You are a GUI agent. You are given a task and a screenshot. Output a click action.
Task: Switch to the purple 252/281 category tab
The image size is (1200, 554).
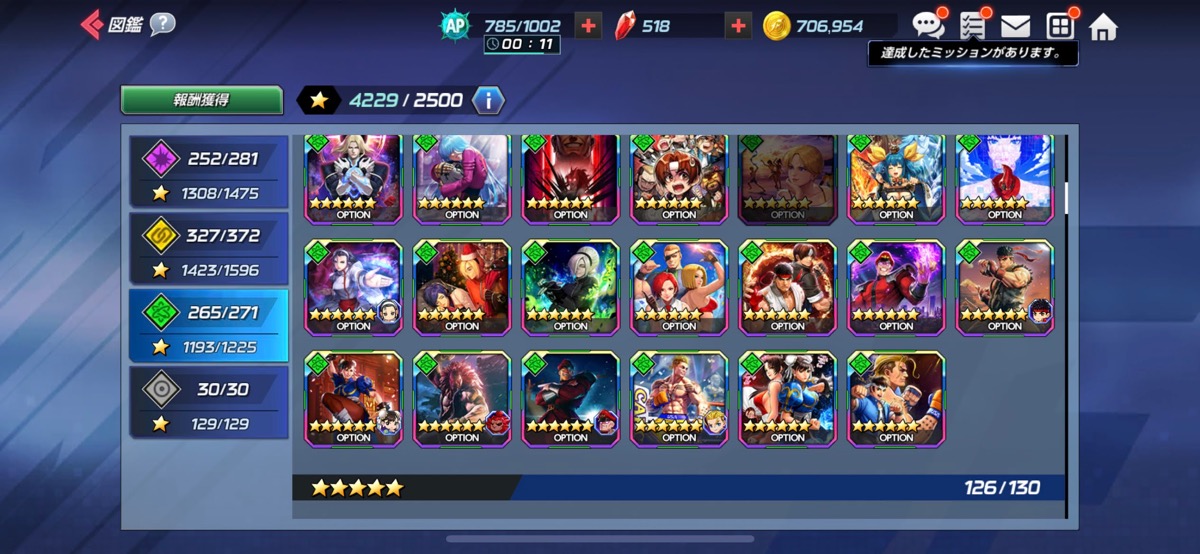click(208, 173)
